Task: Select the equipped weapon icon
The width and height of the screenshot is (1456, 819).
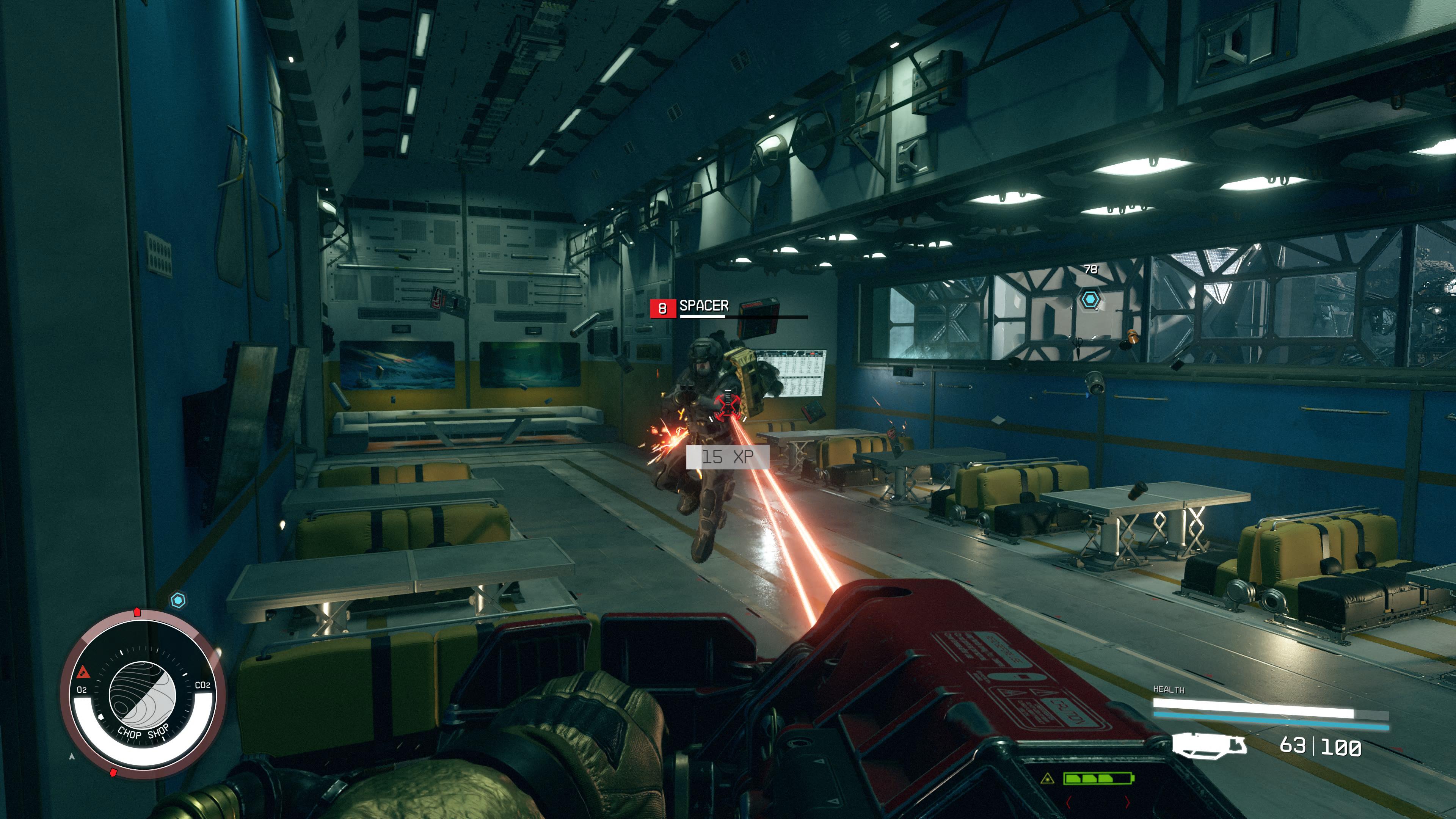Action: 1209,744
